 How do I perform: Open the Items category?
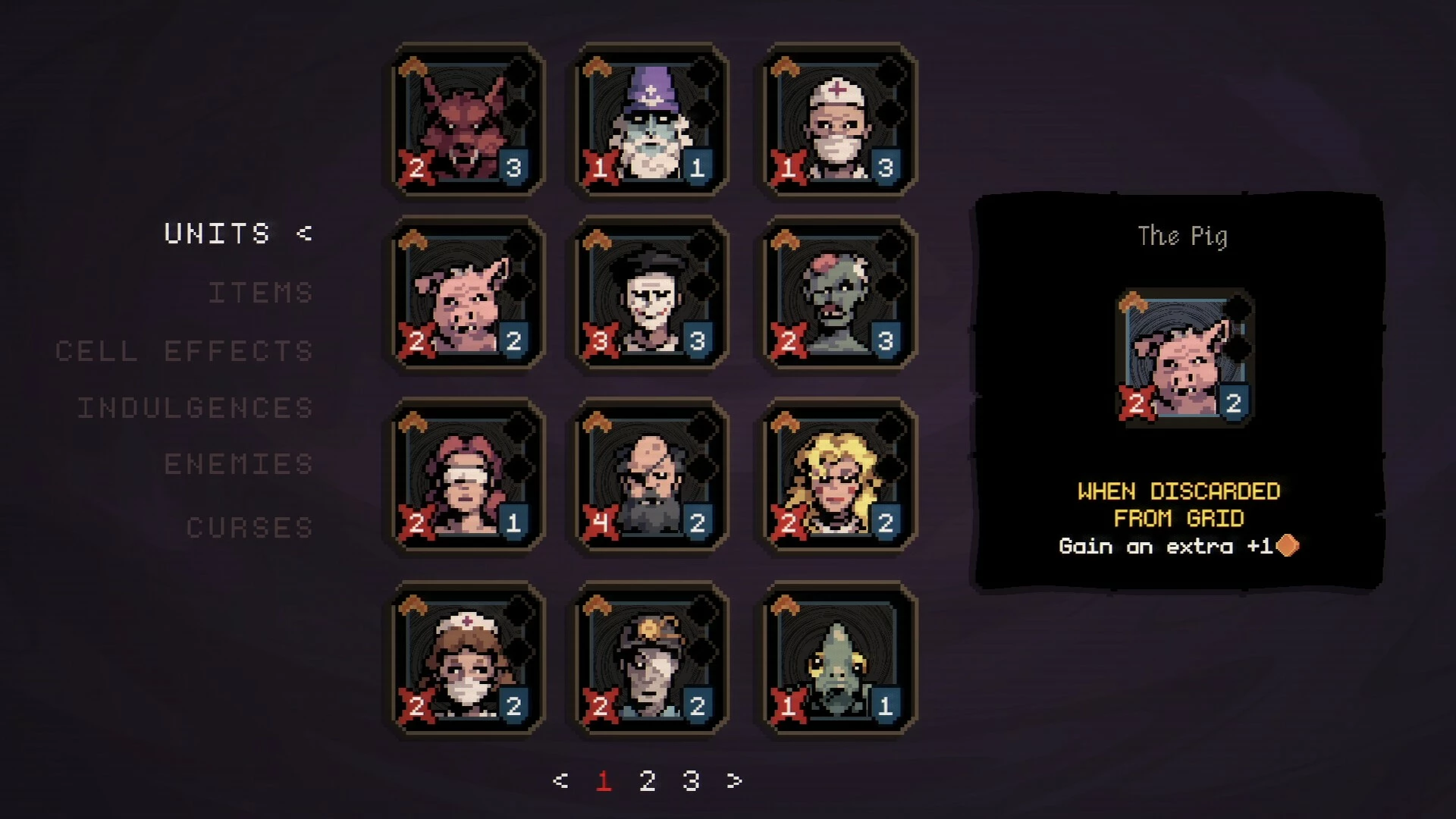(261, 293)
